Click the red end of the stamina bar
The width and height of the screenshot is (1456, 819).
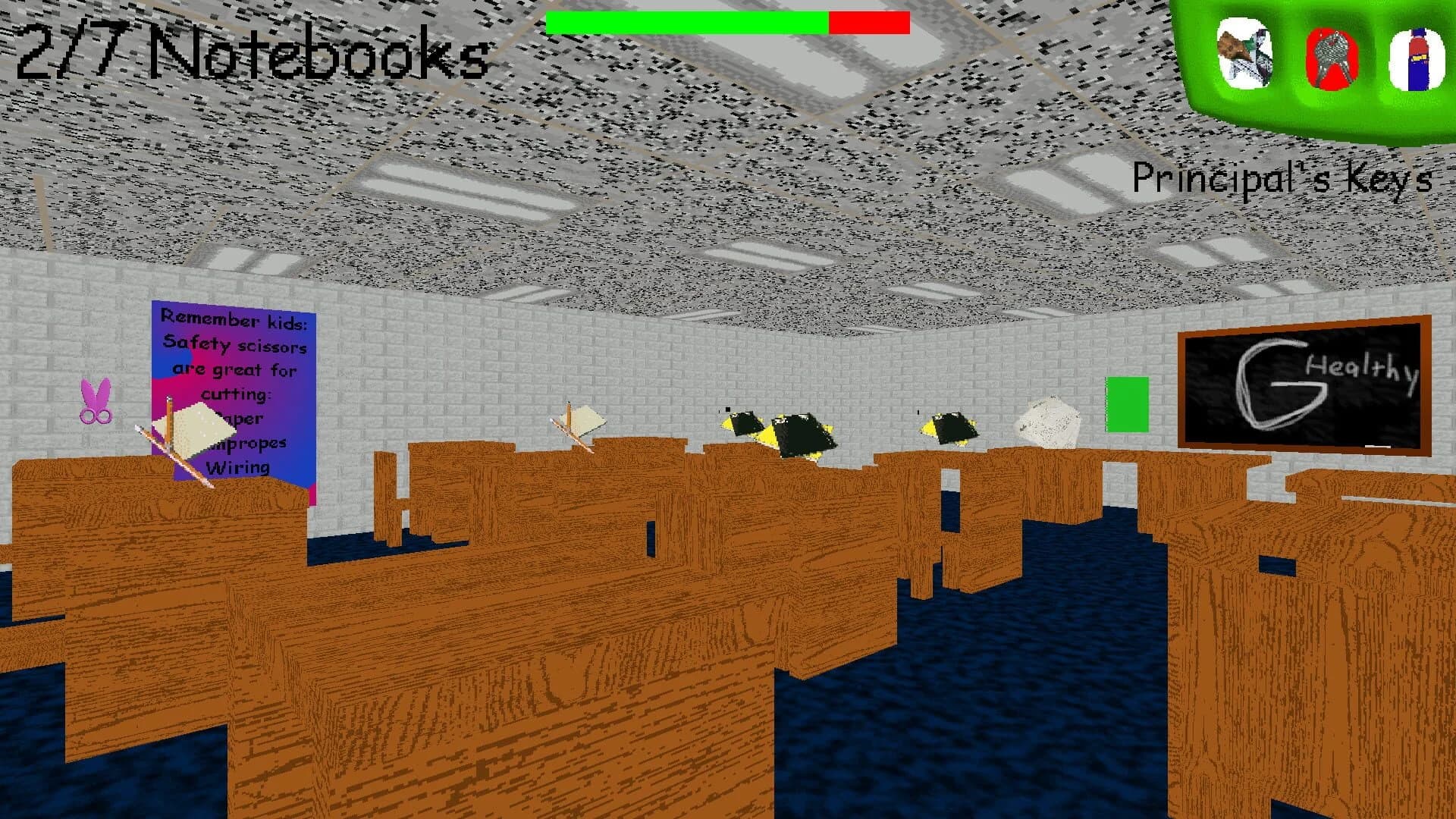coord(868,20)
